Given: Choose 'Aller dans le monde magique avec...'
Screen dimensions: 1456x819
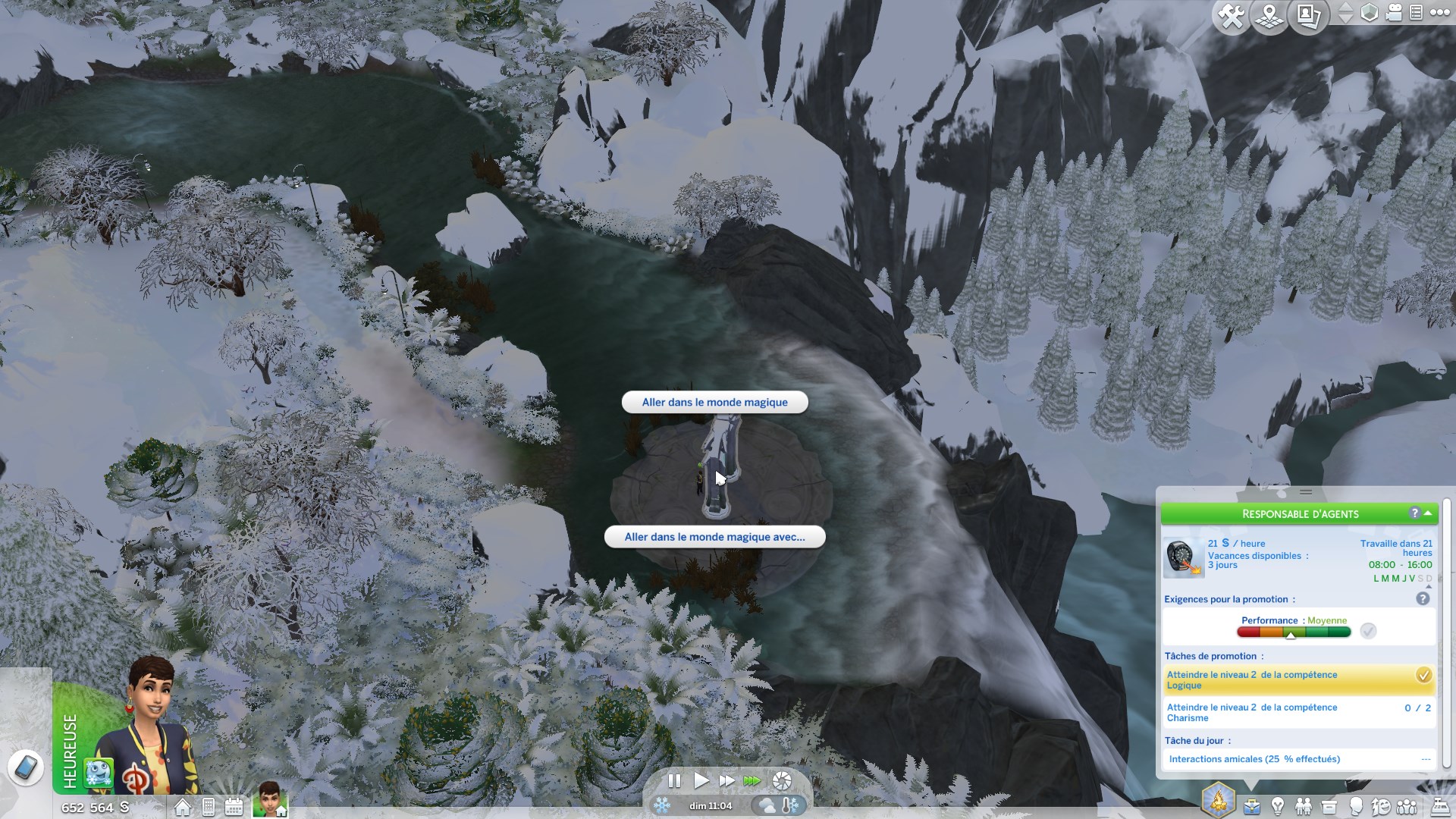Looking at the screenshot, I should (714, 537).
